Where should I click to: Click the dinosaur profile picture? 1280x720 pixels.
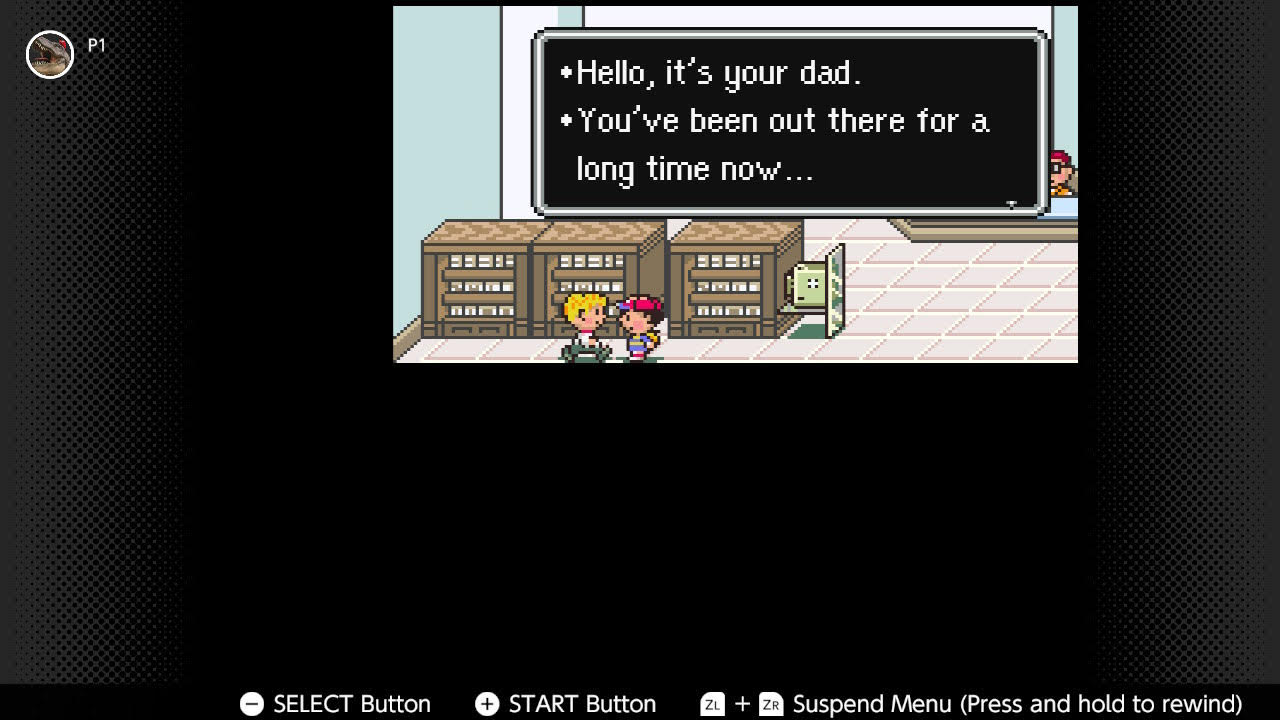(50, 54)
